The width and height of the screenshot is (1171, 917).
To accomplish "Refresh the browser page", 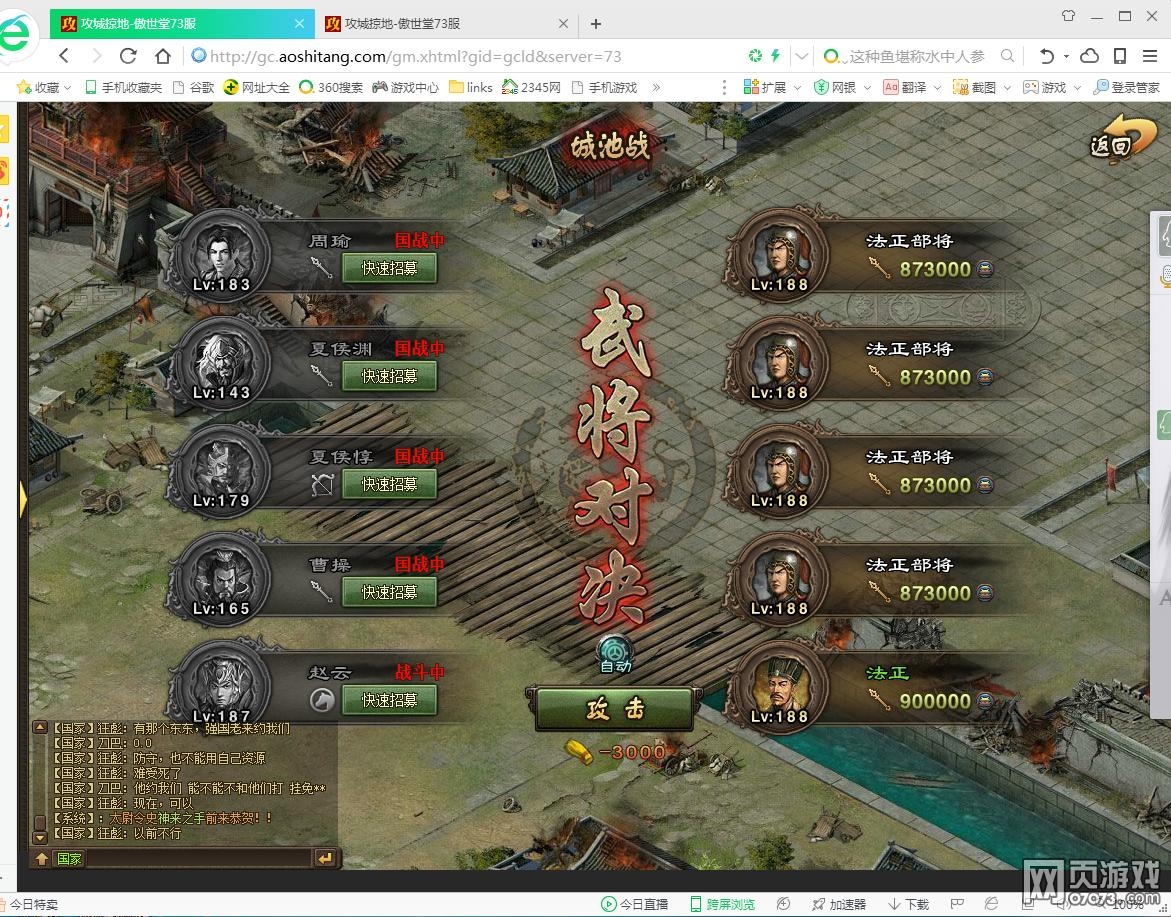I will pos(128,56).
